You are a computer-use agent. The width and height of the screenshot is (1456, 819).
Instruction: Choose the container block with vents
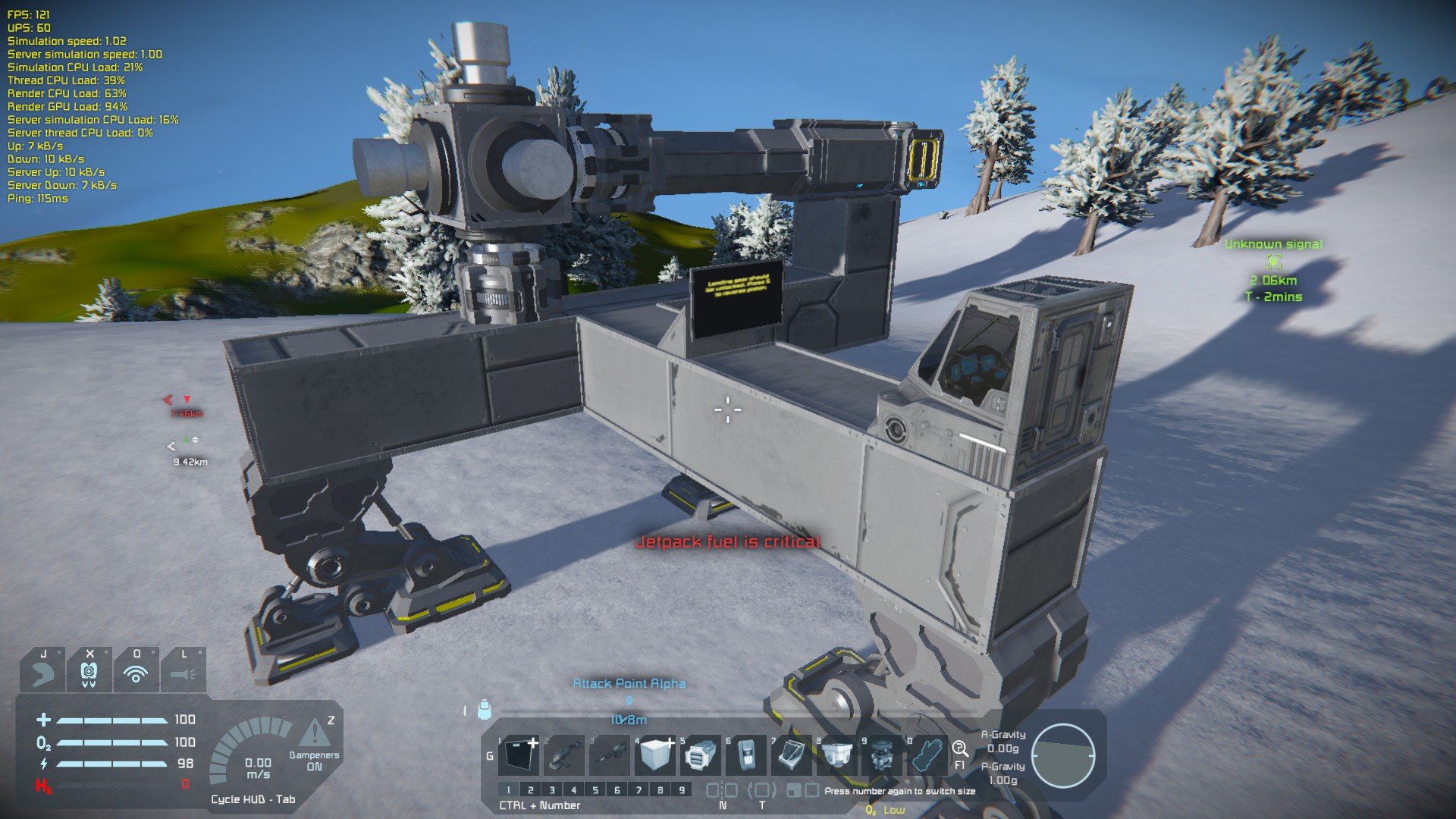pyautogui.click(x=701, y=755)
